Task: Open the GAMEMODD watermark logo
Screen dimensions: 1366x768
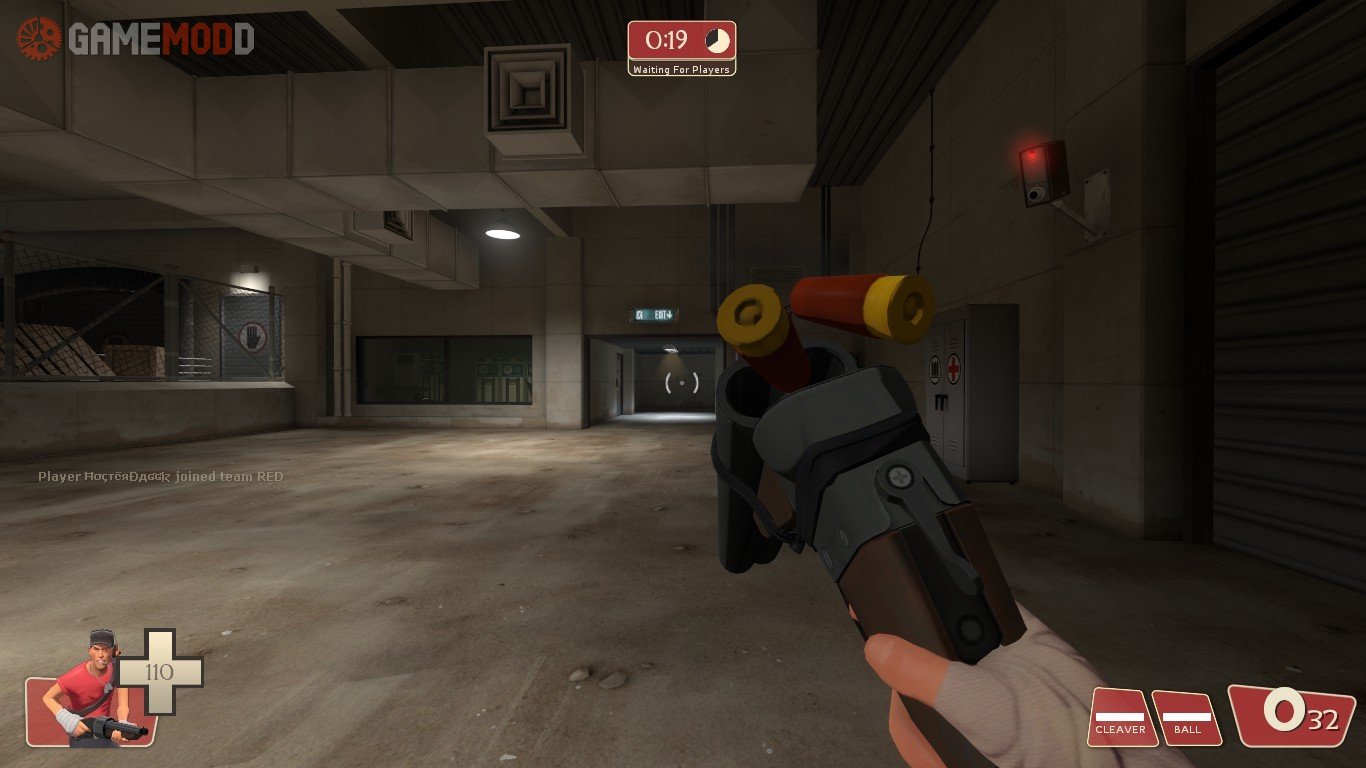Action: pos(135,39)
